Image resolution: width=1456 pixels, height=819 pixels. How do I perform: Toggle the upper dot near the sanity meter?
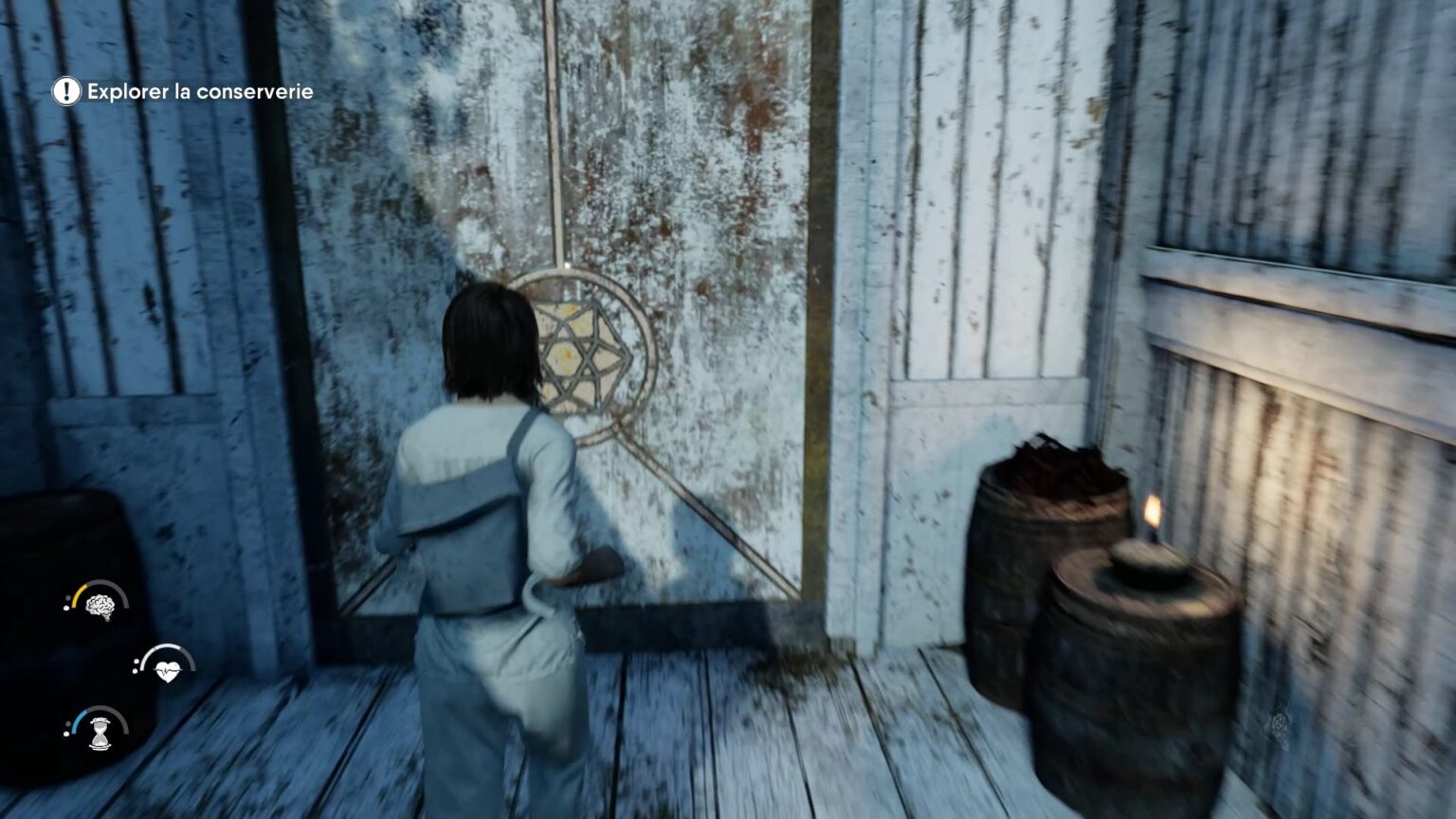[67, 596]
